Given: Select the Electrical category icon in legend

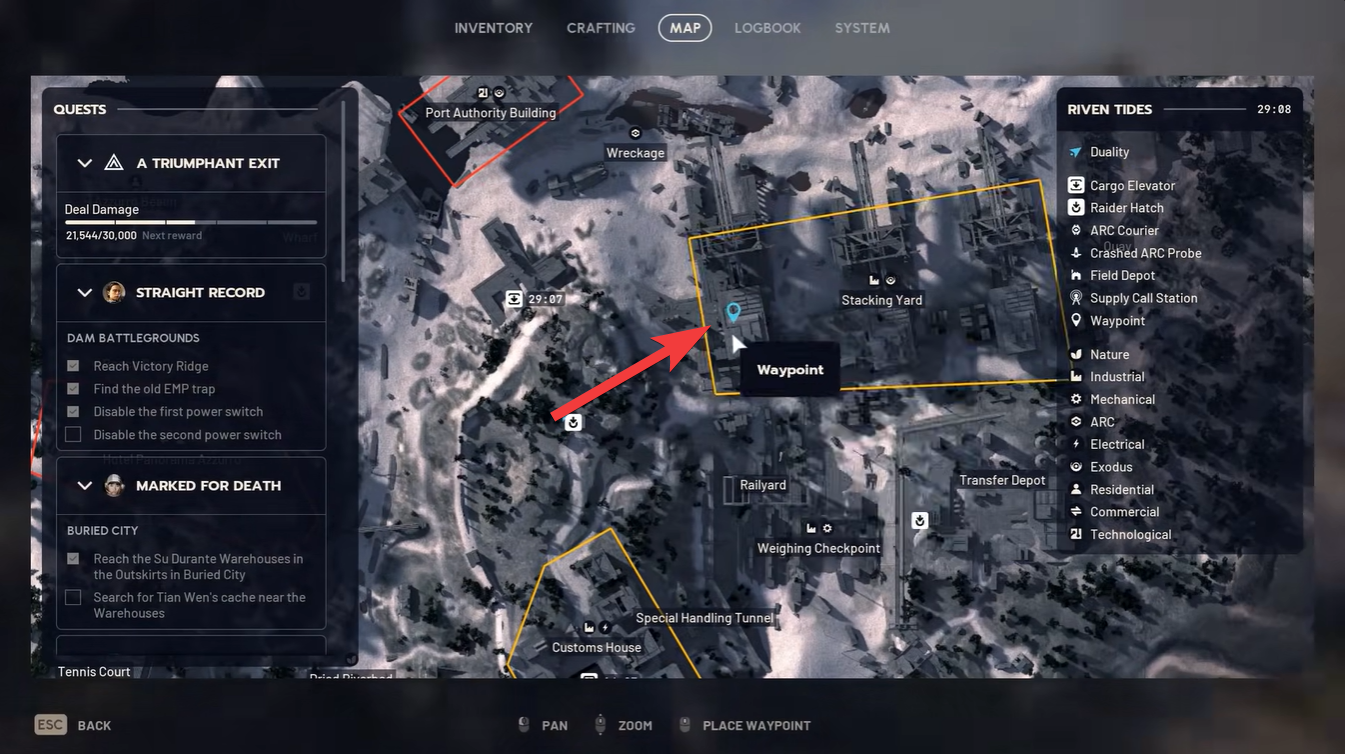Looking at the screenshot, I should pyautogui.click(x=1074, y=443).
